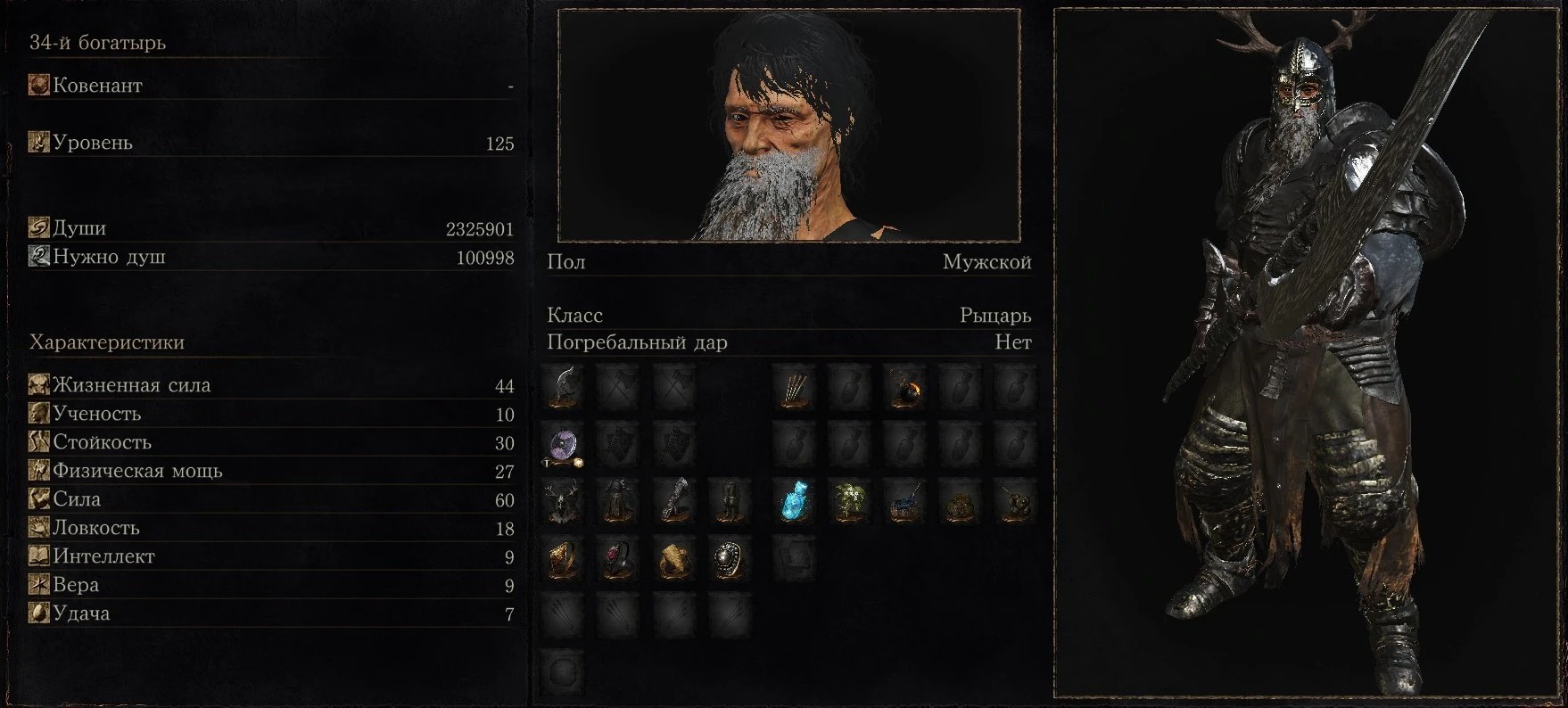Choose the black firebomb item slot
Viewport: 1568px width, 708px height.
[x=904, y=387]
